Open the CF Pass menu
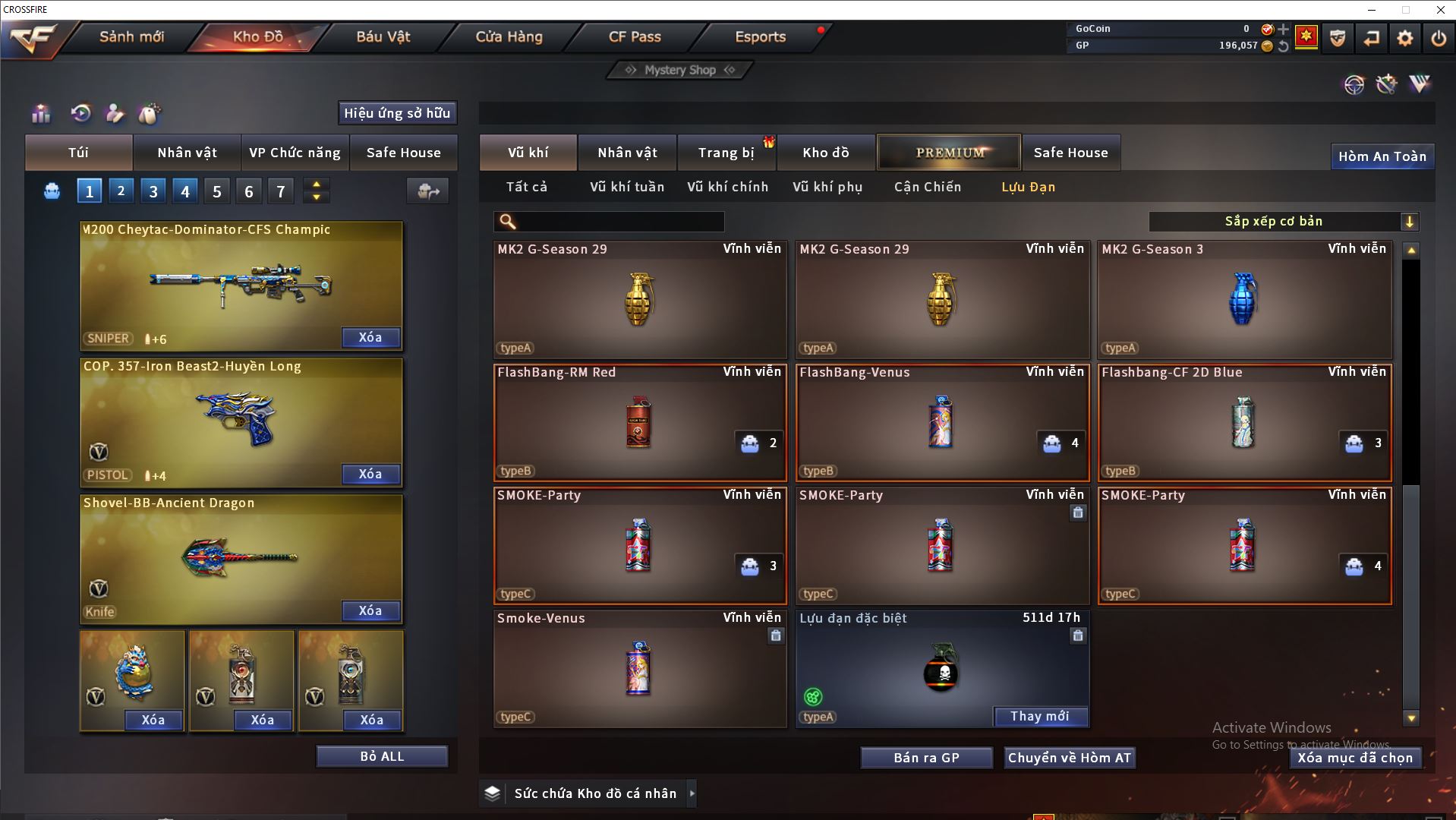1456x820 pixels. click(x=635, y=36)
